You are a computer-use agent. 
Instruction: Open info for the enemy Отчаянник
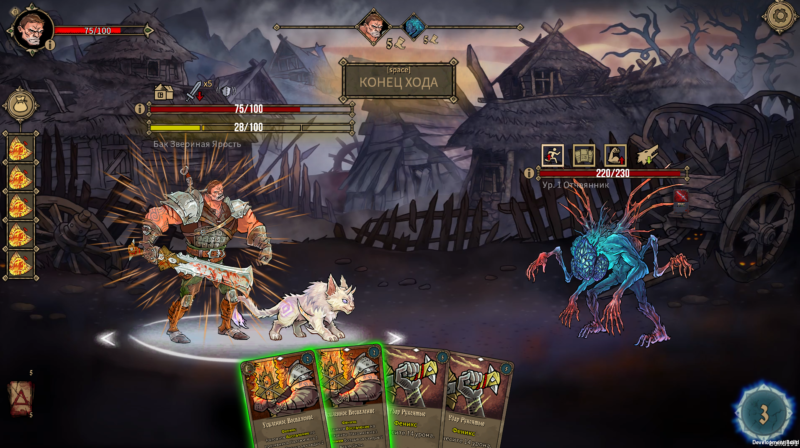[529, 172]
